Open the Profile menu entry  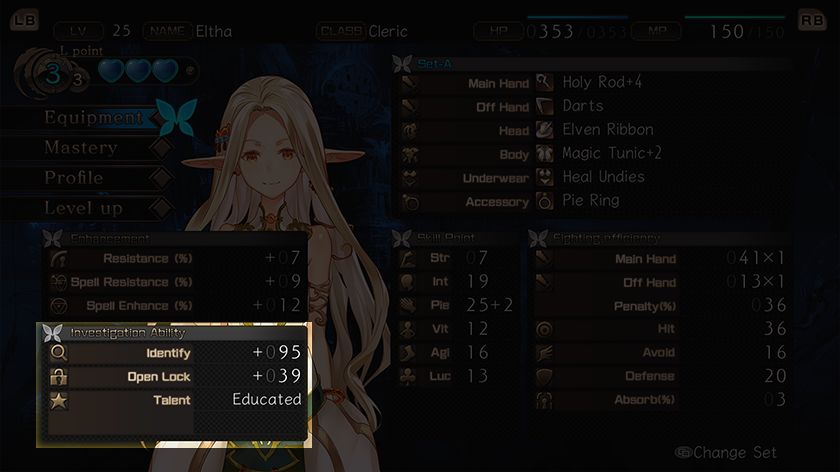point(74,178)
